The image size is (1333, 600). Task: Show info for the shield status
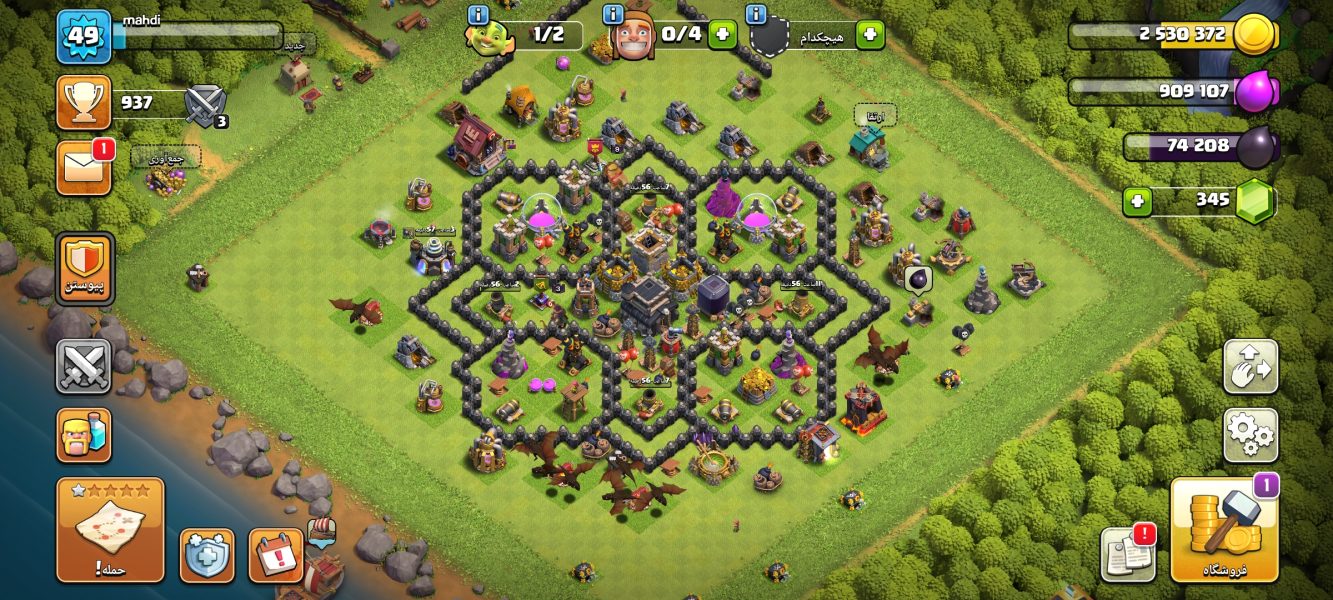pyautogui.click(x=757, y=15)
